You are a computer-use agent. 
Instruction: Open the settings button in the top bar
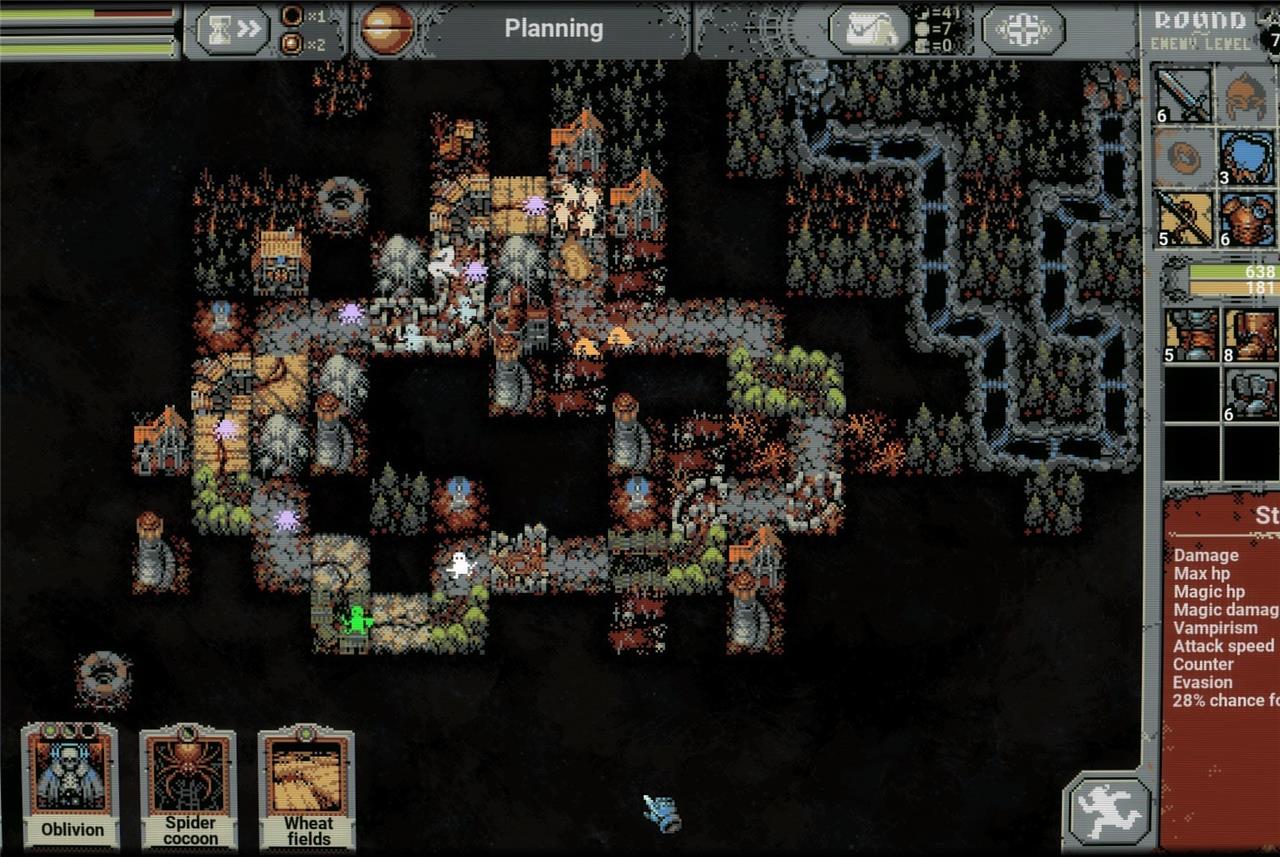1022,30
